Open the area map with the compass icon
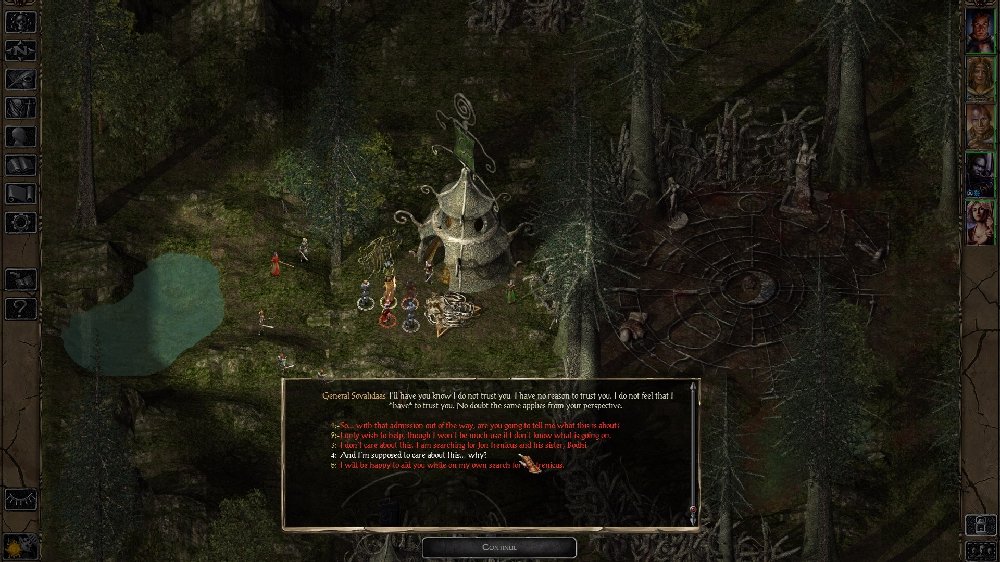 (x=20, y=48)
